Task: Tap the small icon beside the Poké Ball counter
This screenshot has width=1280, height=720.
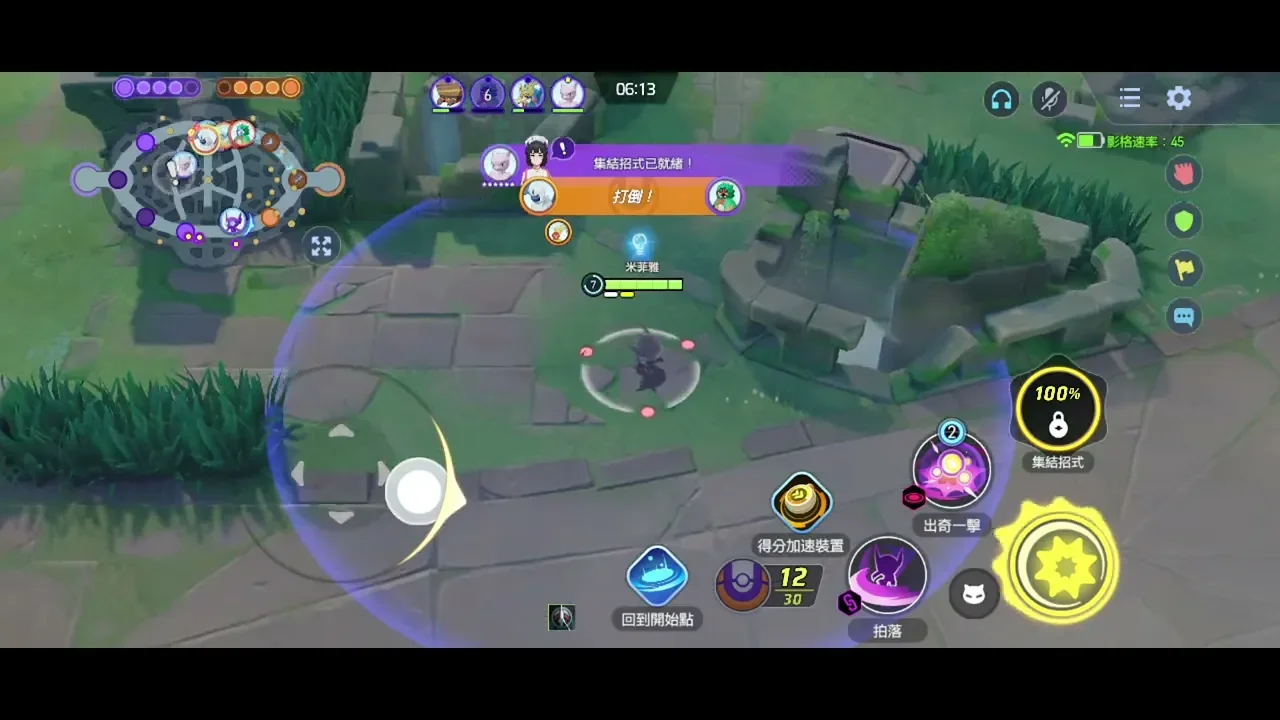Action: (x=561, y=618)
